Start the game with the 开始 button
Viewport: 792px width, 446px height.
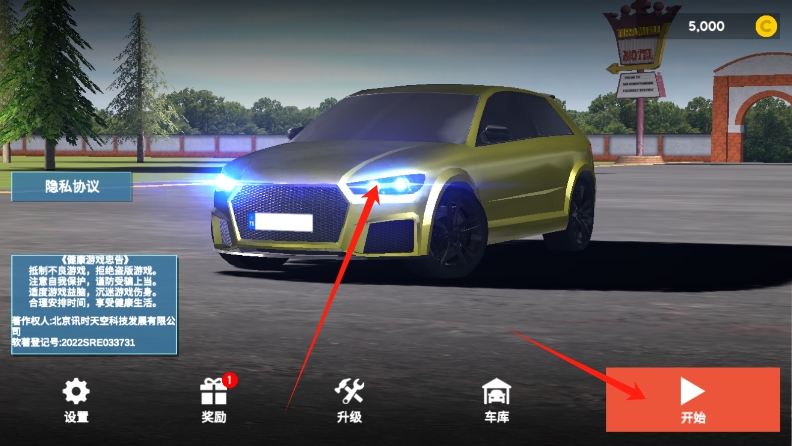(692, 400)
